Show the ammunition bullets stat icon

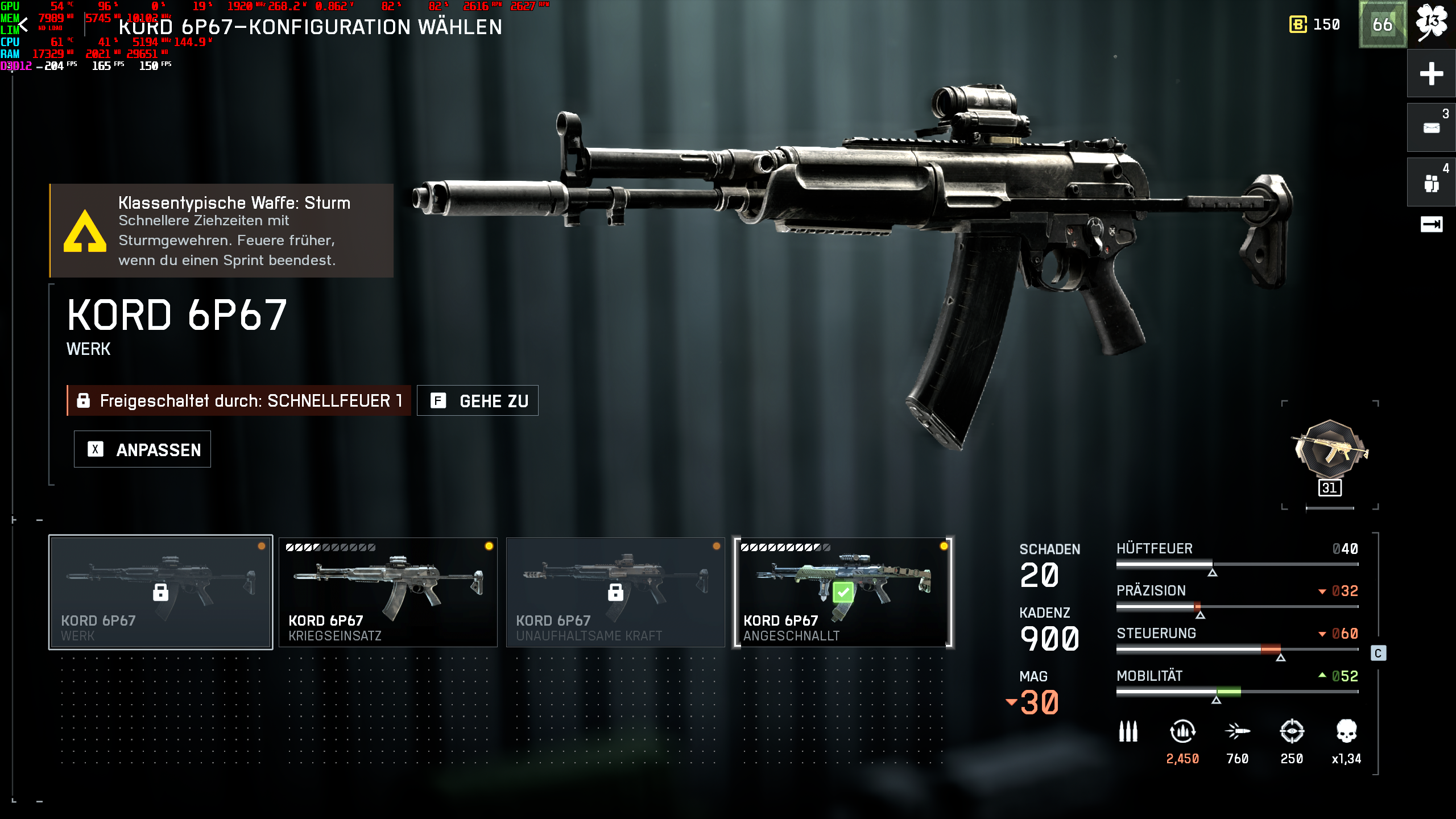point(1128,731)
